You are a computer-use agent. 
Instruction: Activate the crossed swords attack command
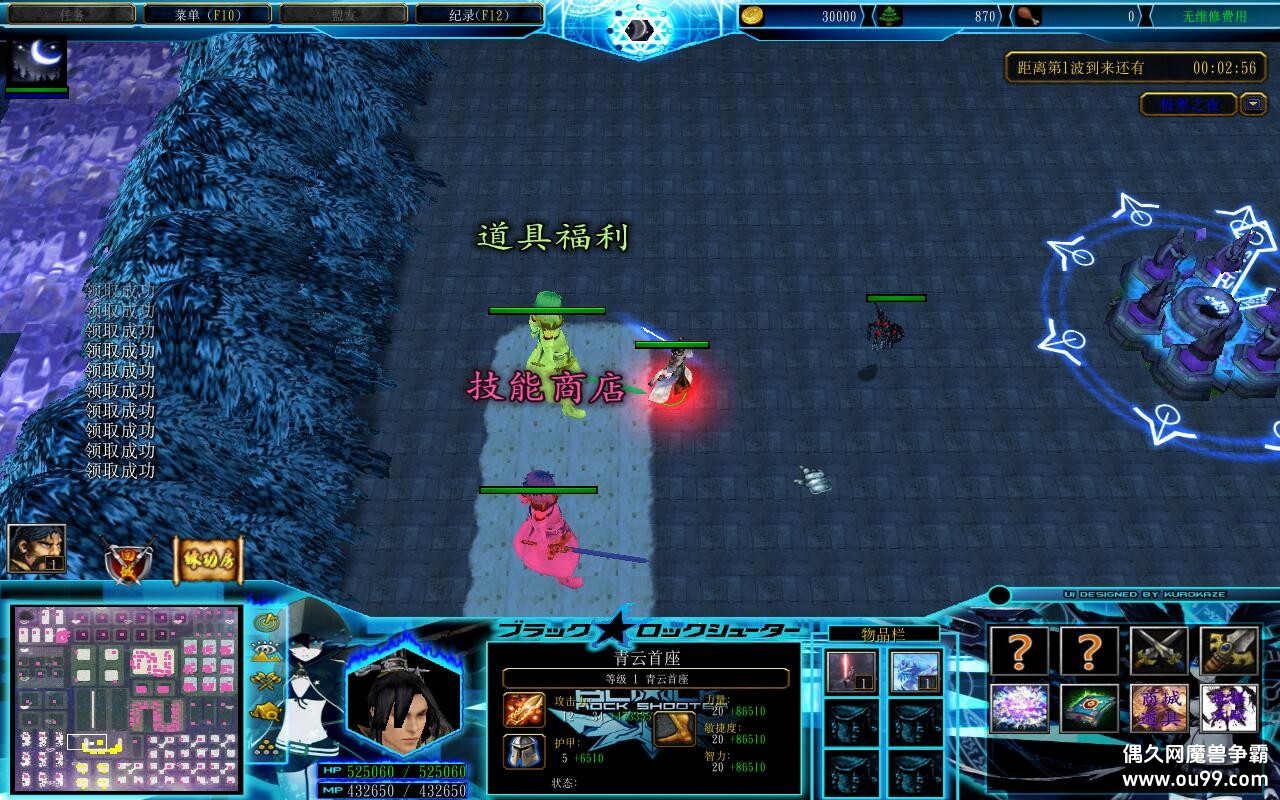pyautogui.click(x=1159, y=651)
